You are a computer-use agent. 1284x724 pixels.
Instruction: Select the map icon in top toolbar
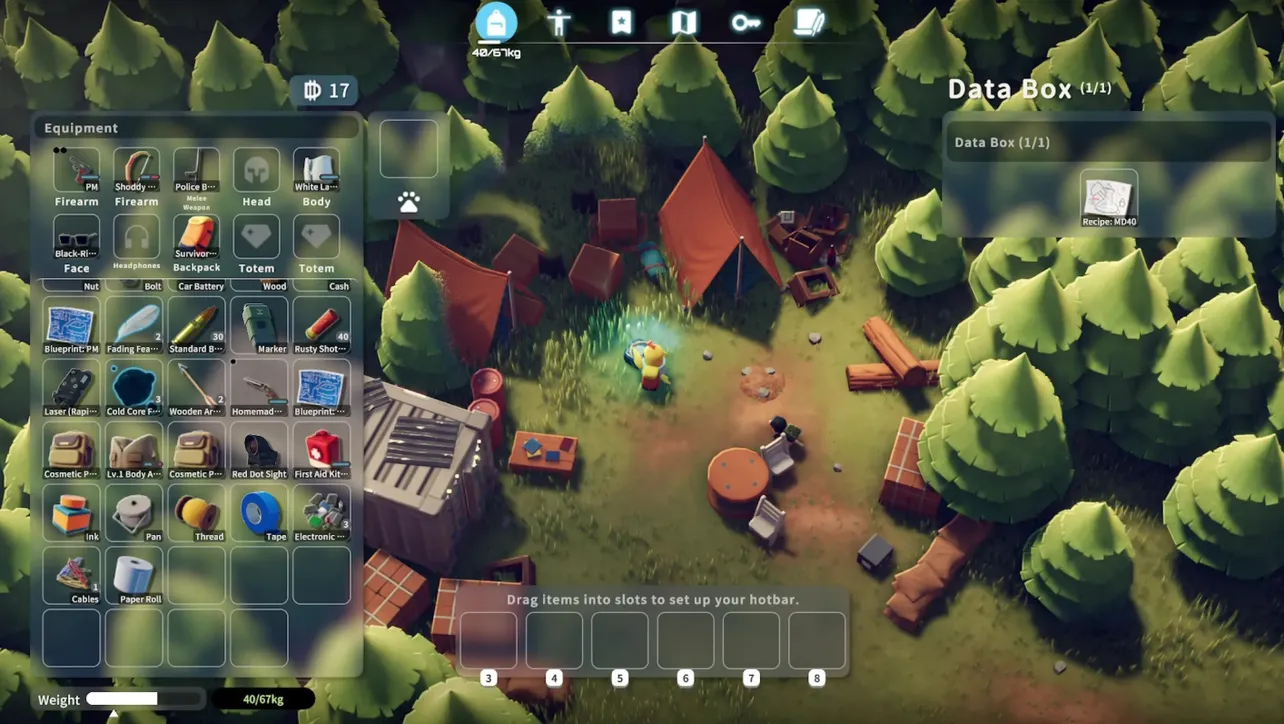pos(684,22)
